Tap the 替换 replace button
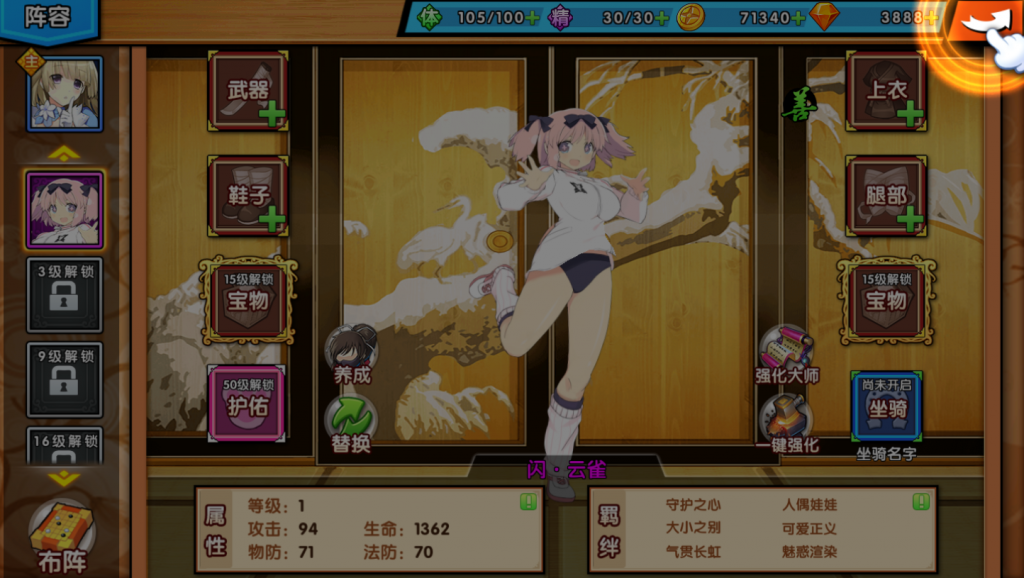 click(351, 422)
